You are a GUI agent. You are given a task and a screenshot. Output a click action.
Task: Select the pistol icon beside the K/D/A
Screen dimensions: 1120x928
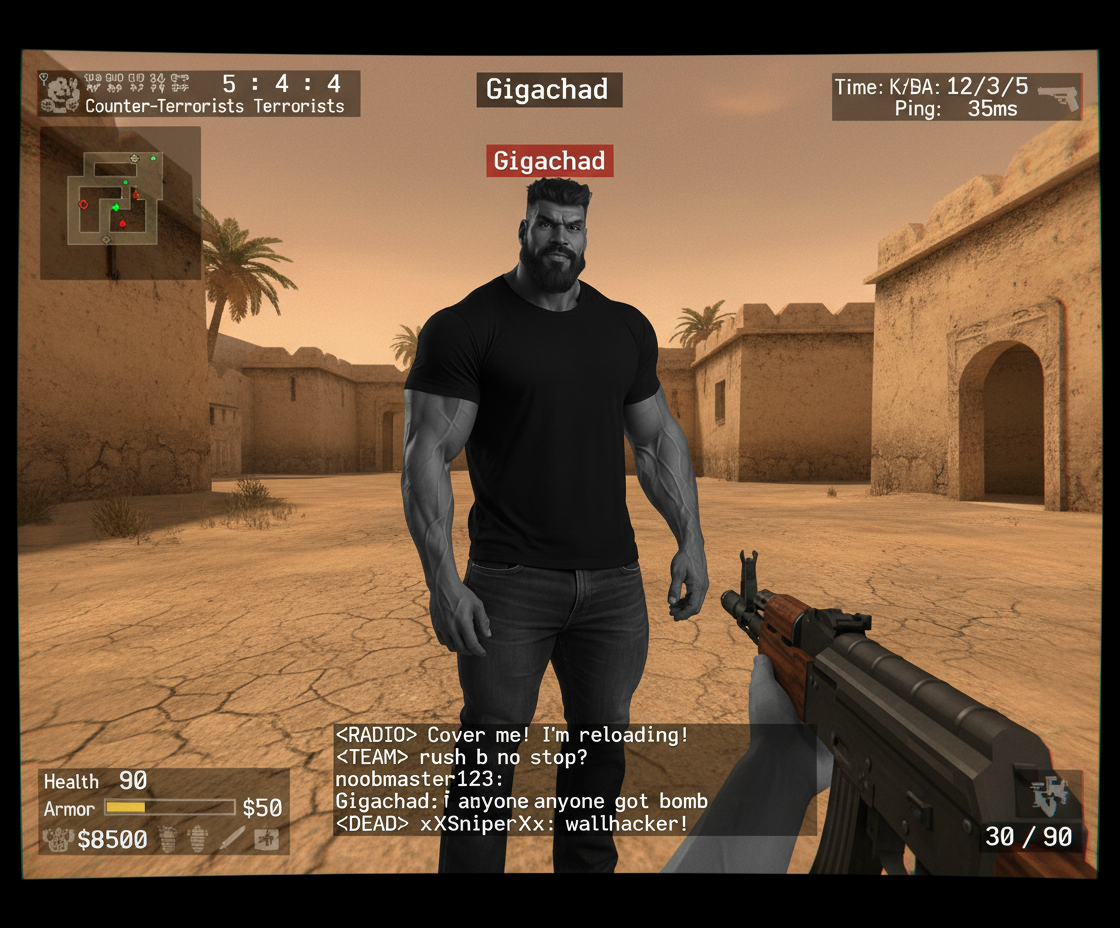pos(1058,97)
